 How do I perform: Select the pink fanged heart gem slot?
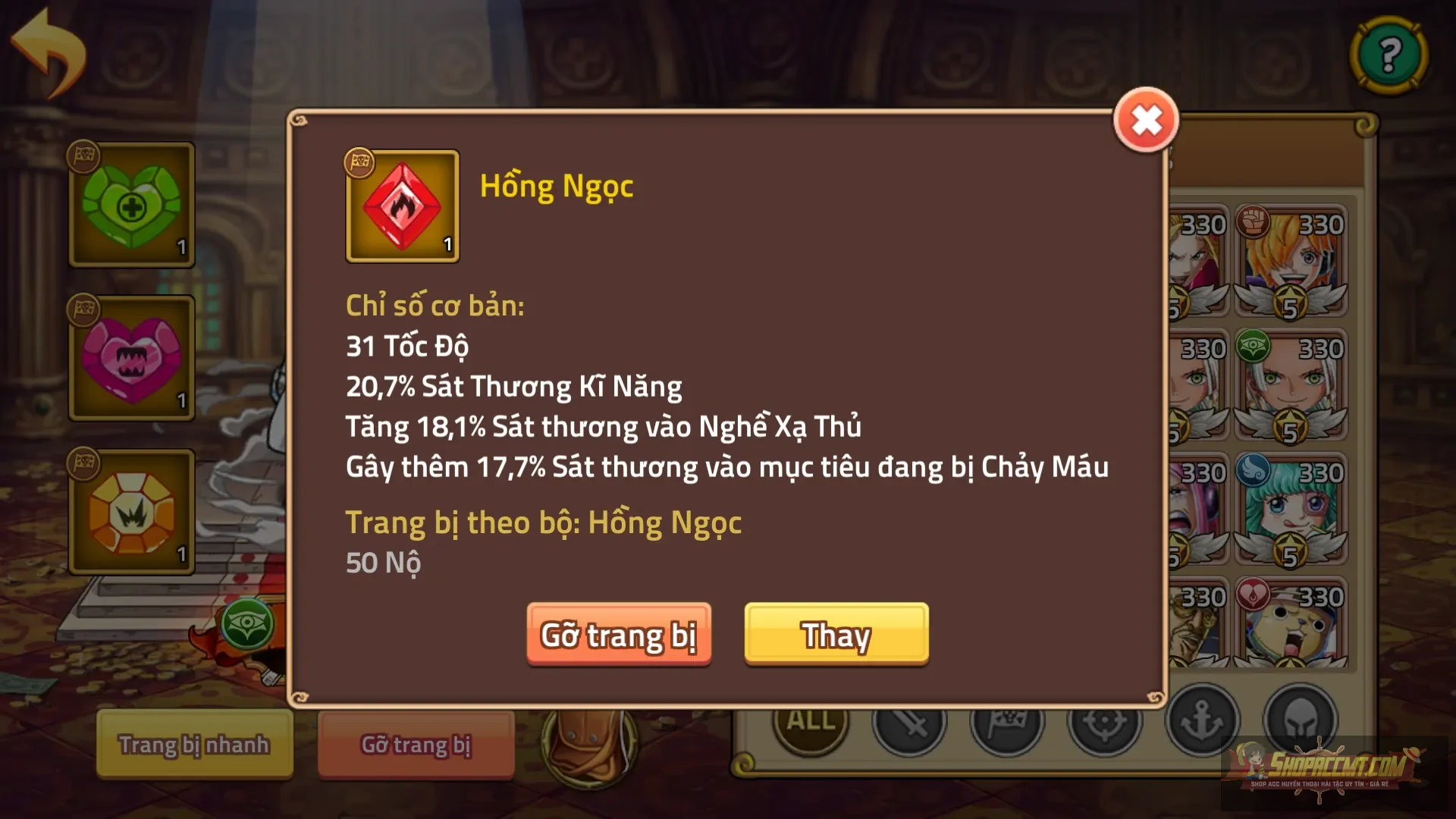tap(132, 359)
